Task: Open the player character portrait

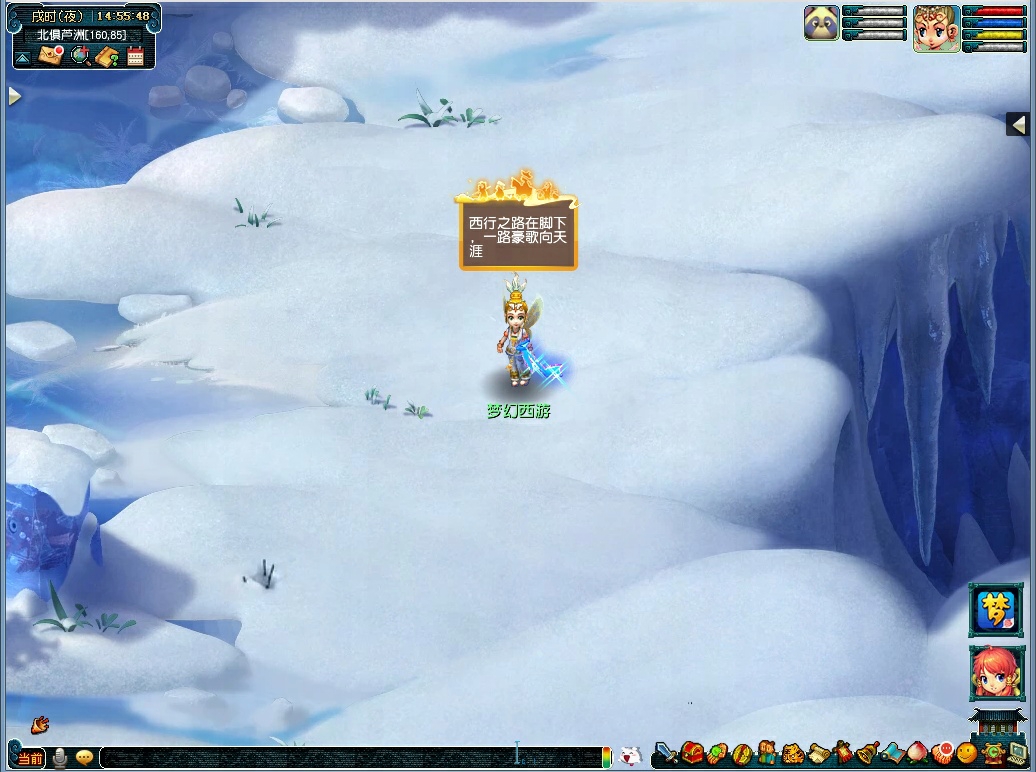Action: point(936,28)
